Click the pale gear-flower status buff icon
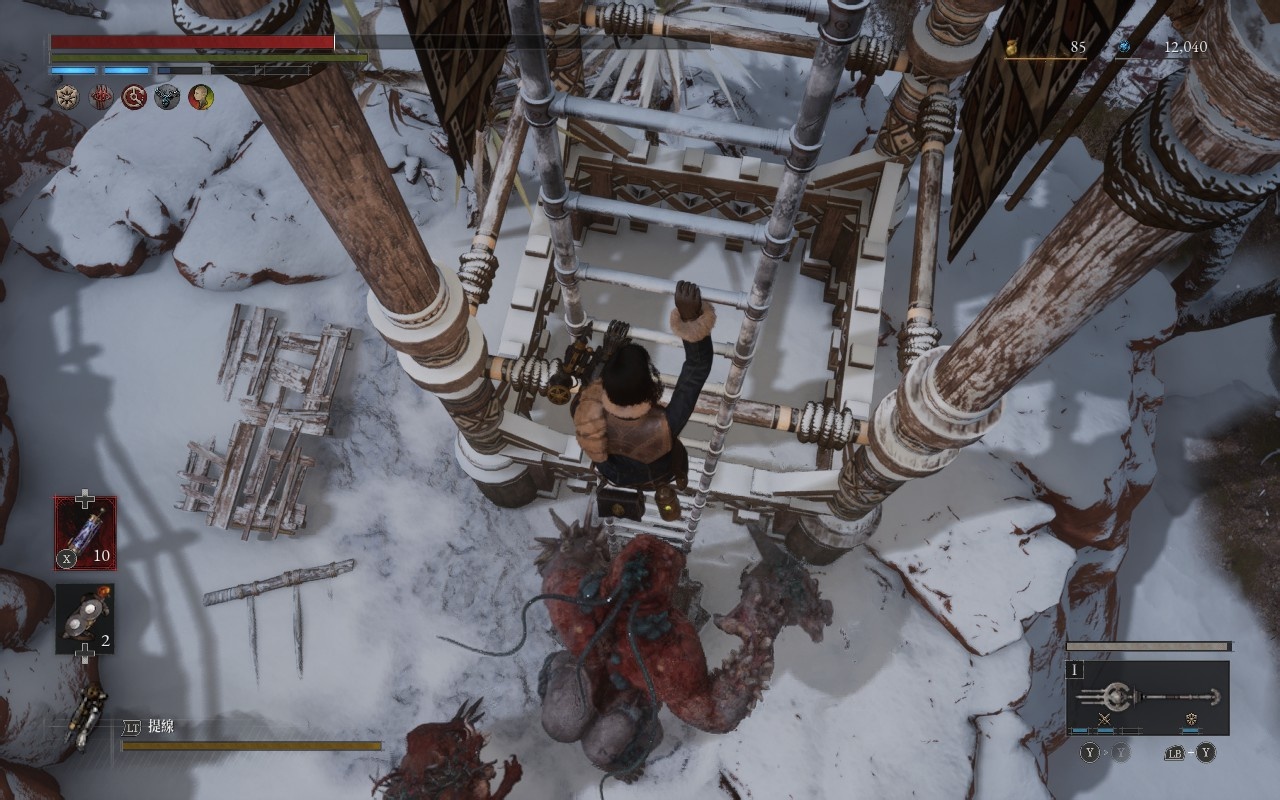The width and height of the screenshot is (1280, 800). point(69,97)
